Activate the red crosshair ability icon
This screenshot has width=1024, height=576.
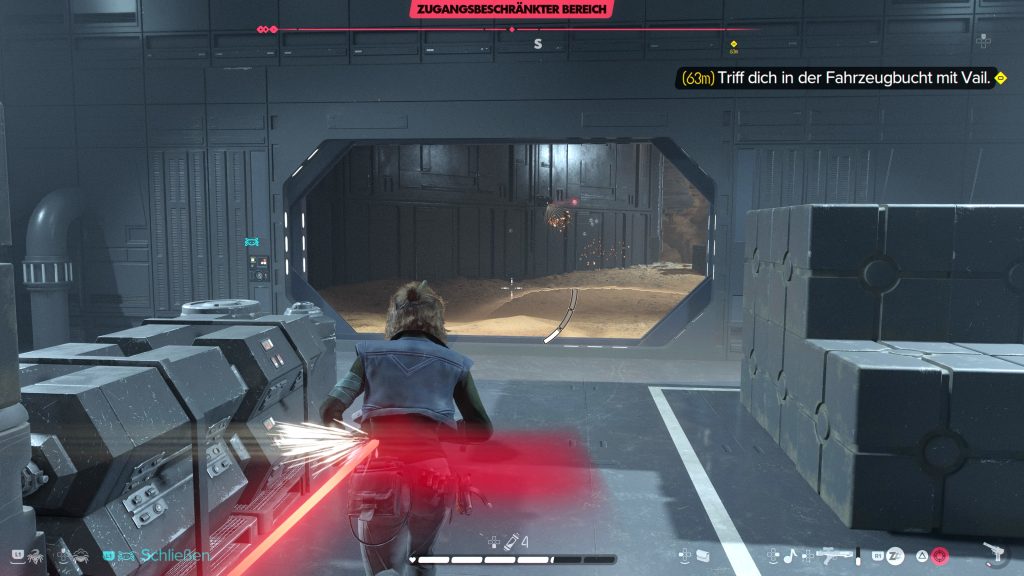coord(939,555)
